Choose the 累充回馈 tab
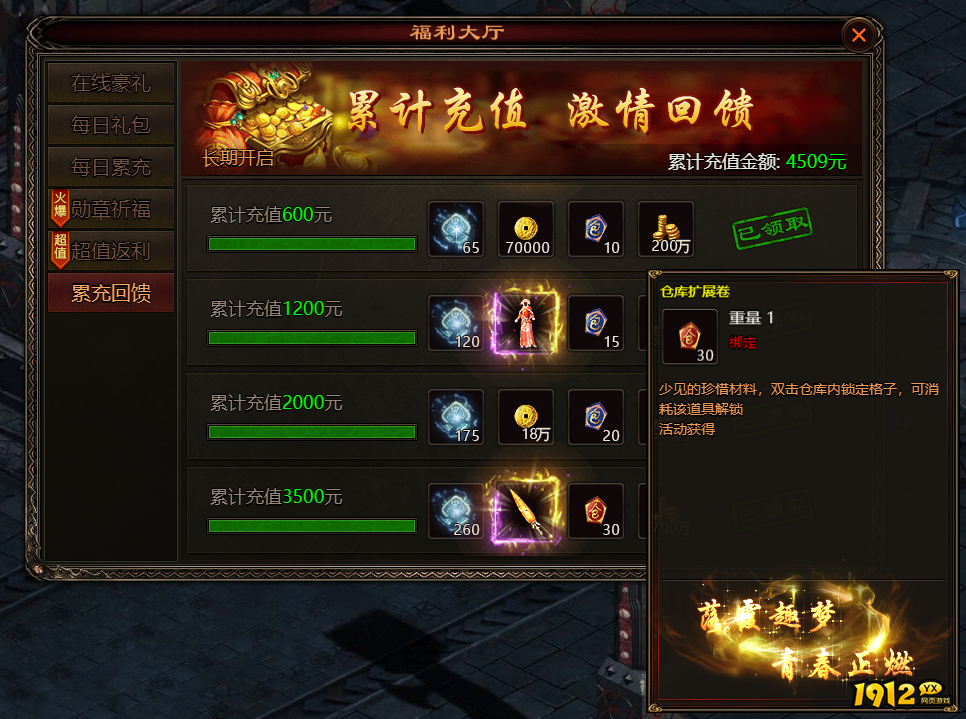Image resolution: width=966 pixels, height=719 pixels. coord(111,293)
